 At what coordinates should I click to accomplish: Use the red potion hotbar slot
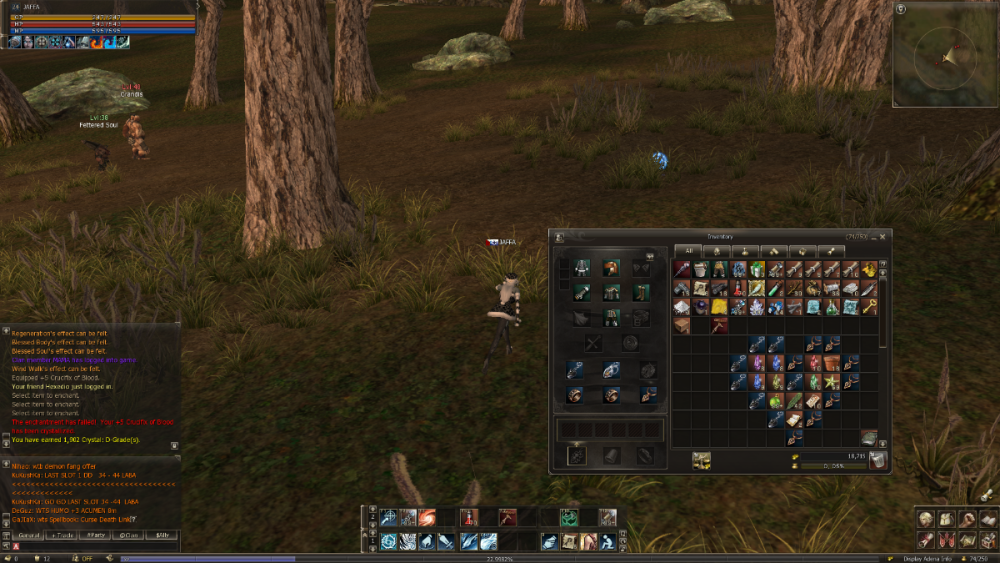470,517
